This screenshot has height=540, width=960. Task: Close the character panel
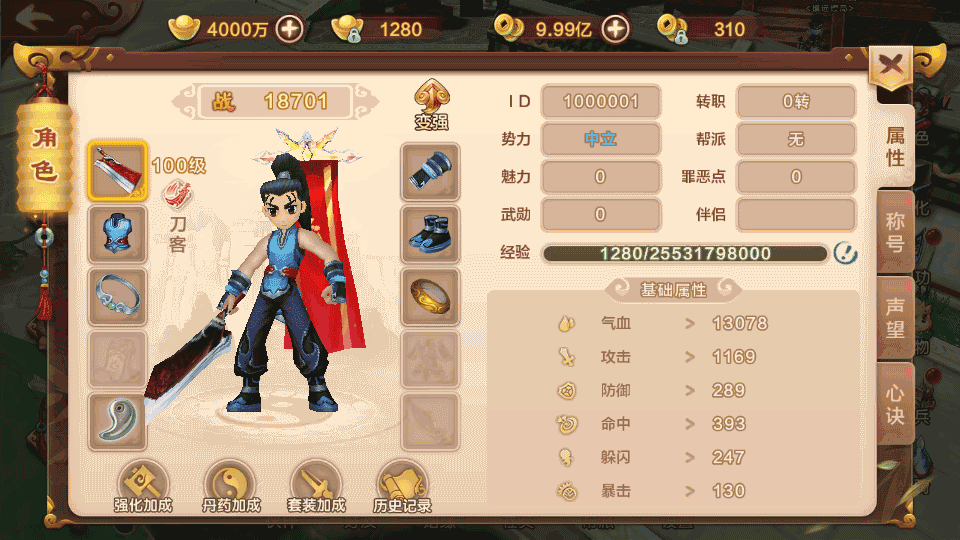tap(890, 70)
